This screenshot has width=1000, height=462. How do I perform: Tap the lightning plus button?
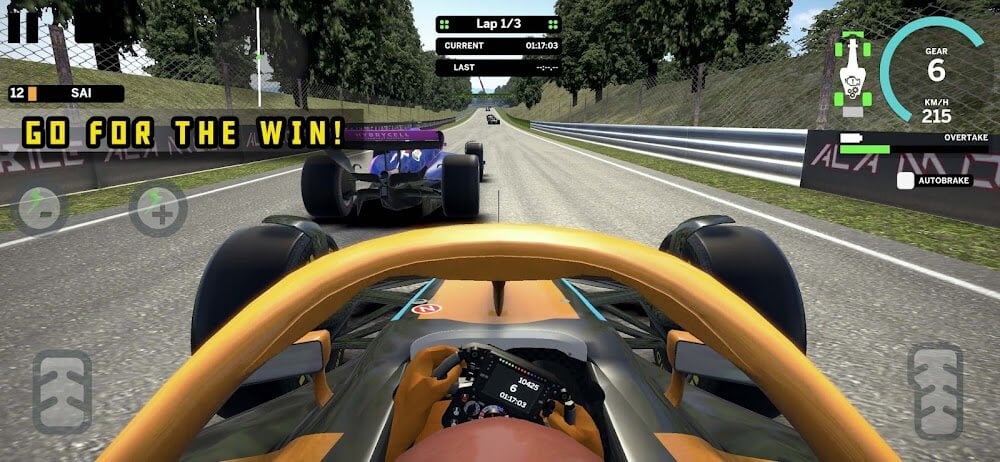(x=158, y=209)
